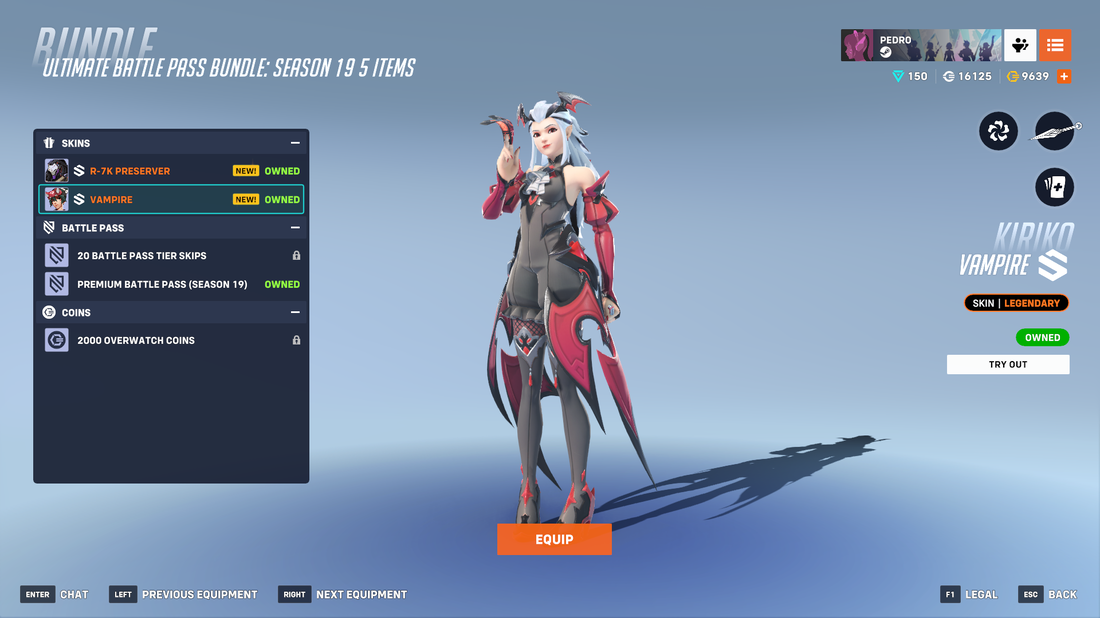Image resolution: width=1100 pixels, height=618 pixels.
Task: Select the Vampire skin row
Action: (171, 199)
